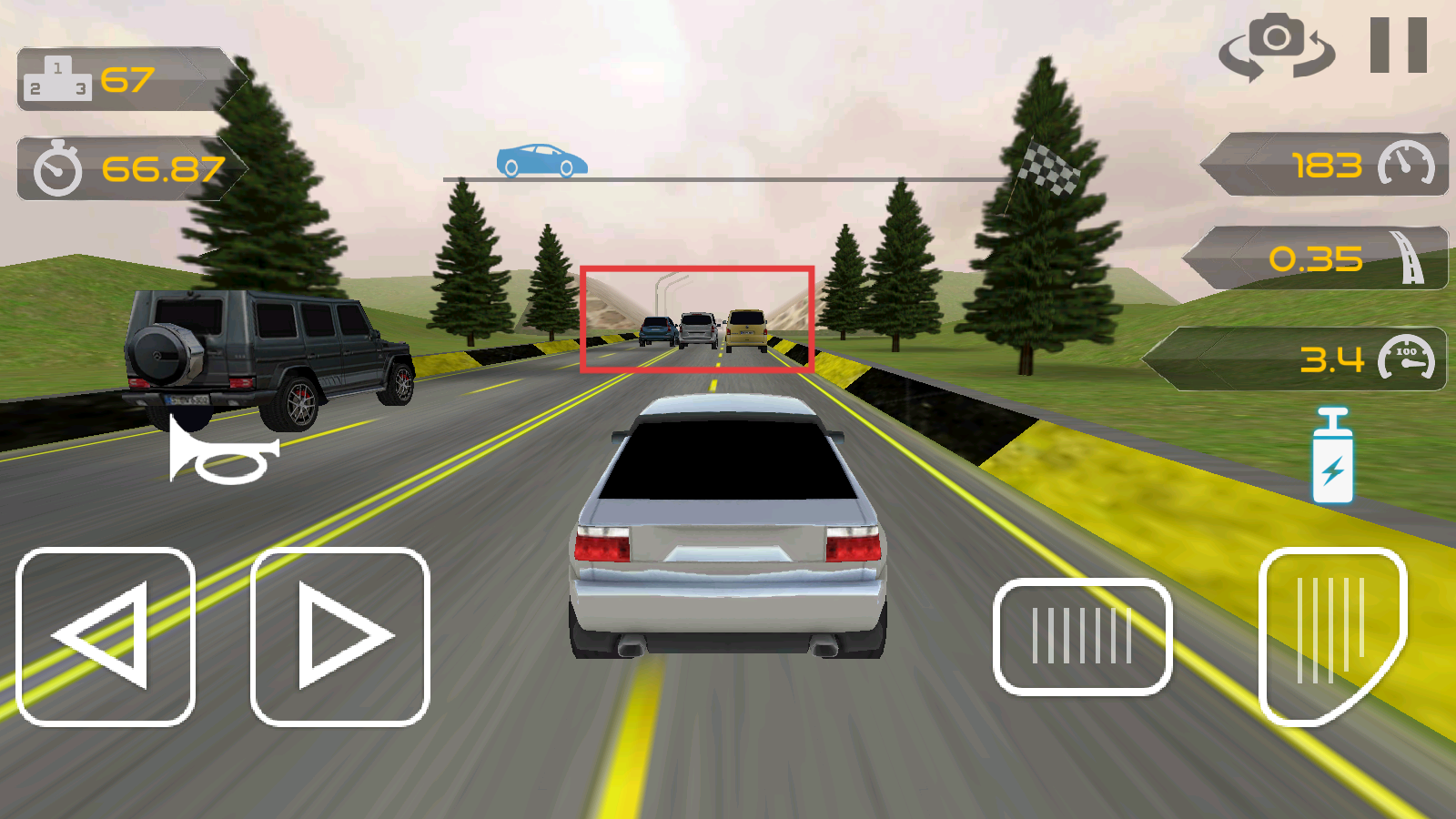
Task: Steer left with the left arrow
Action: click(106, 636)
